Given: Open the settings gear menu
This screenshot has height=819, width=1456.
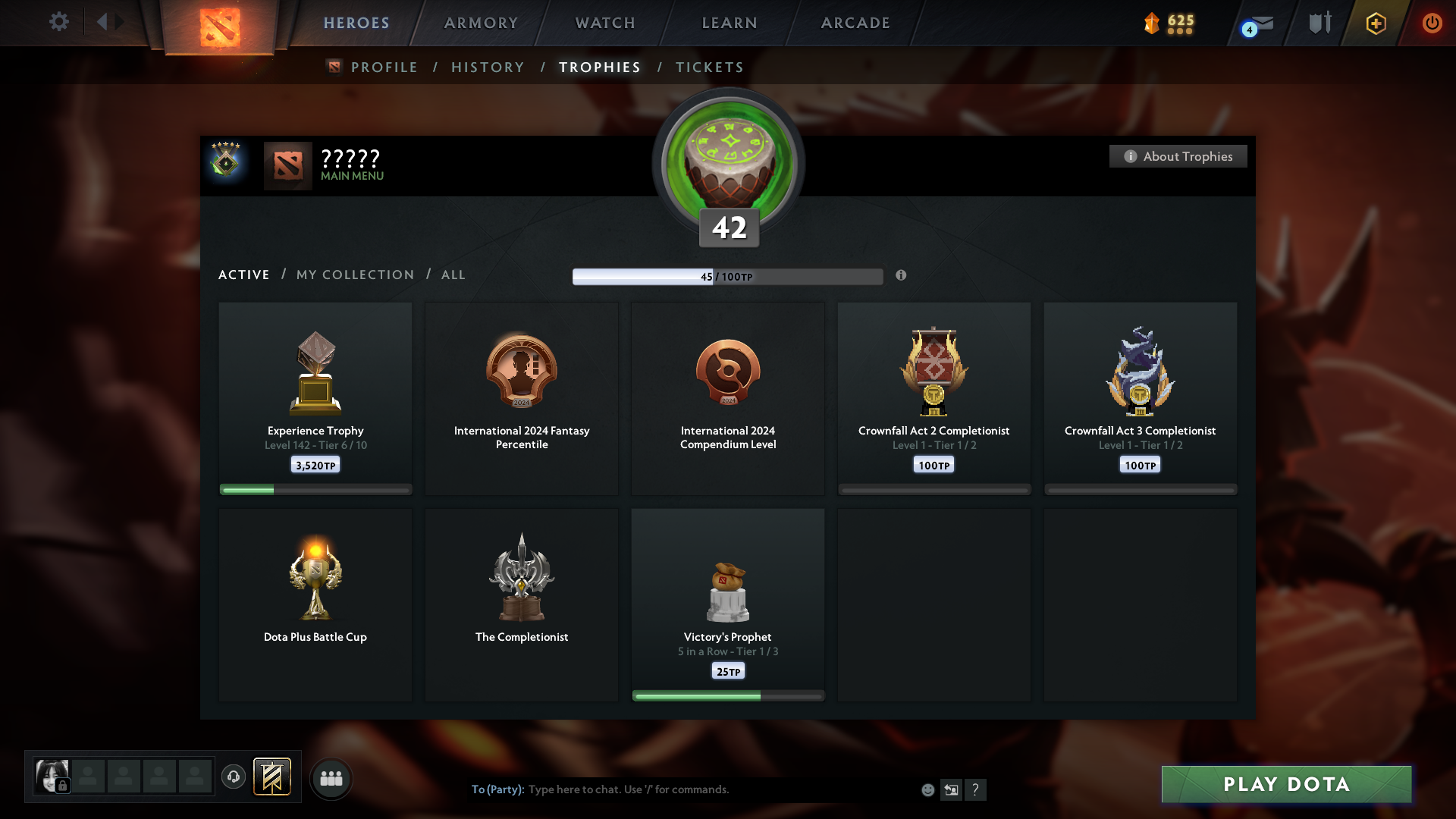Looking at the screenshot, I should point(59,22).
